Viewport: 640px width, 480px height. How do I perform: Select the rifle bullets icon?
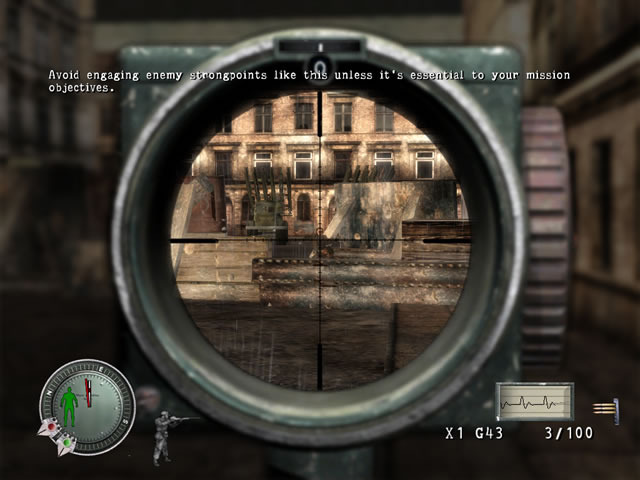(603, 407)
